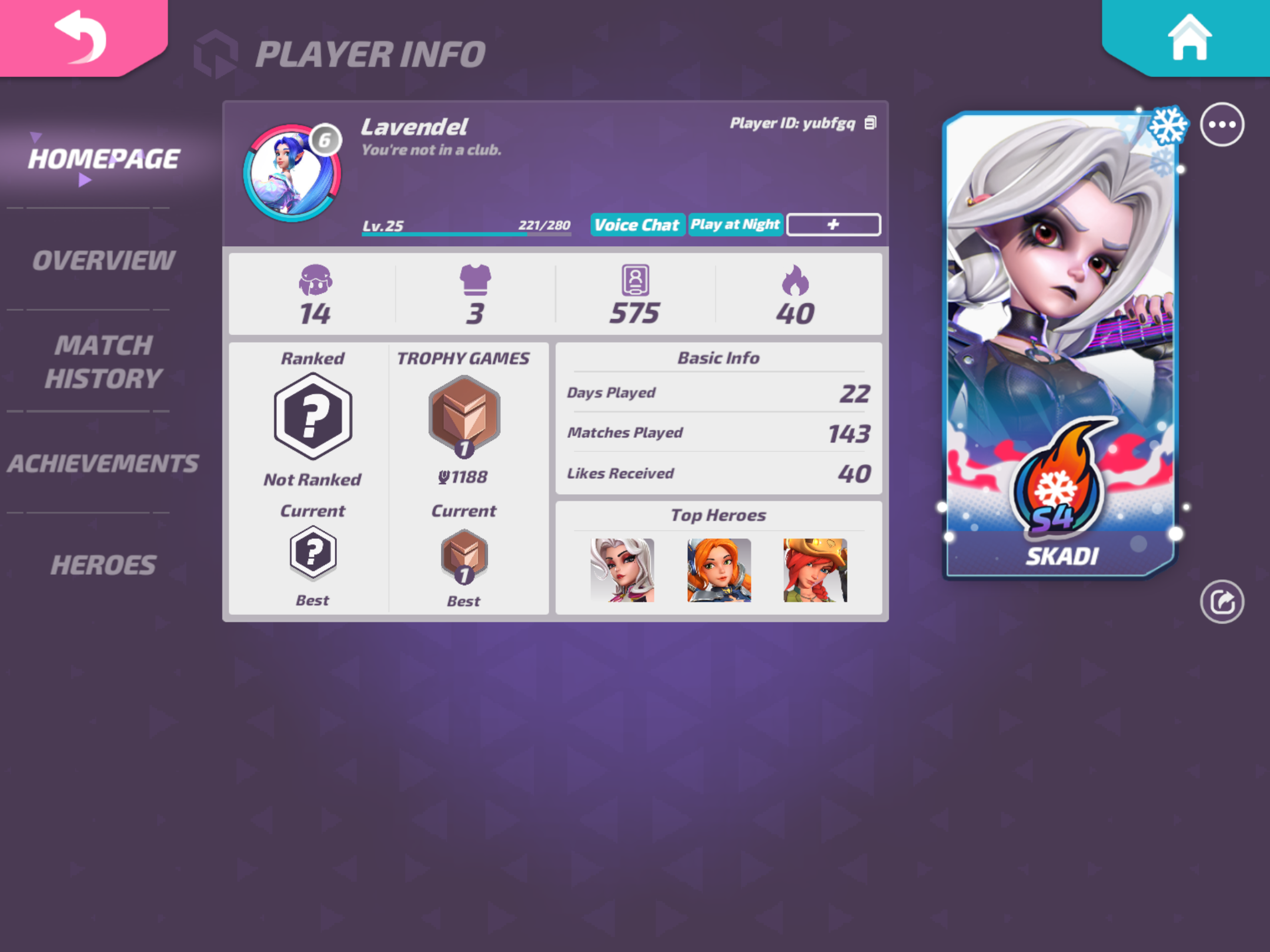The image size is (1270, 952).
Task: Open the three-dots options menu
Action: tap(1221, 125)
